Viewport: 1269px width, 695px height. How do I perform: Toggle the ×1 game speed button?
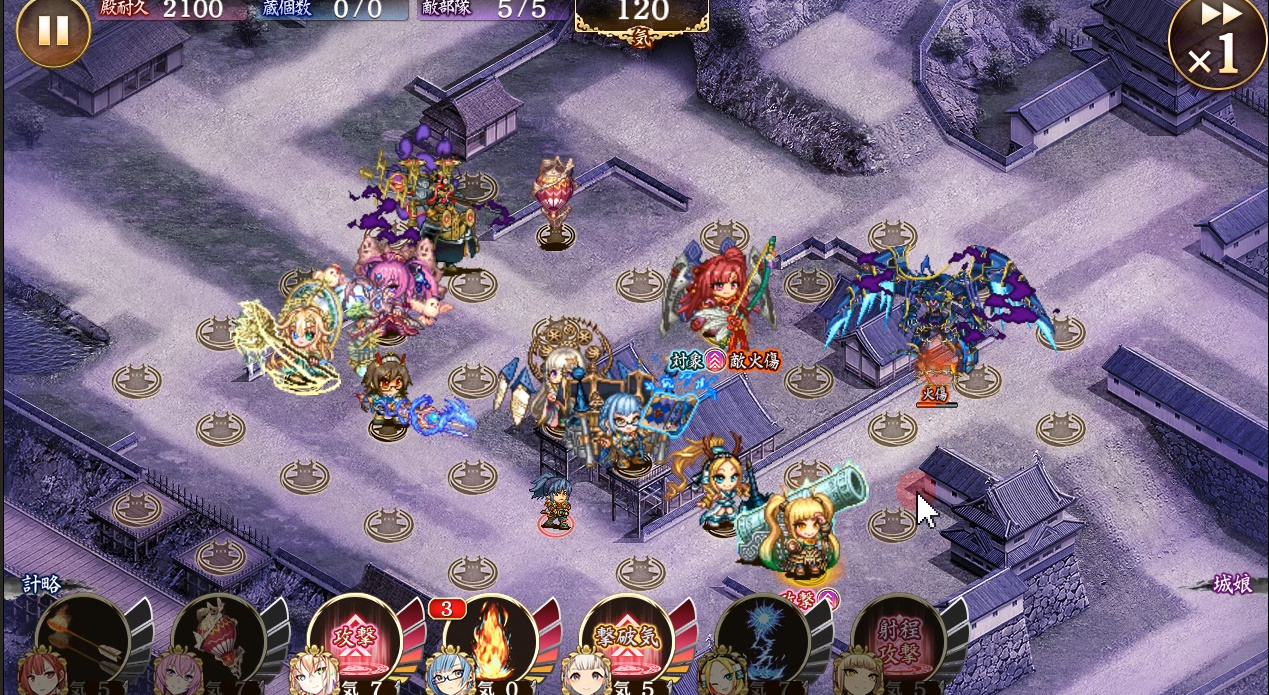[x=1216, y=44]
